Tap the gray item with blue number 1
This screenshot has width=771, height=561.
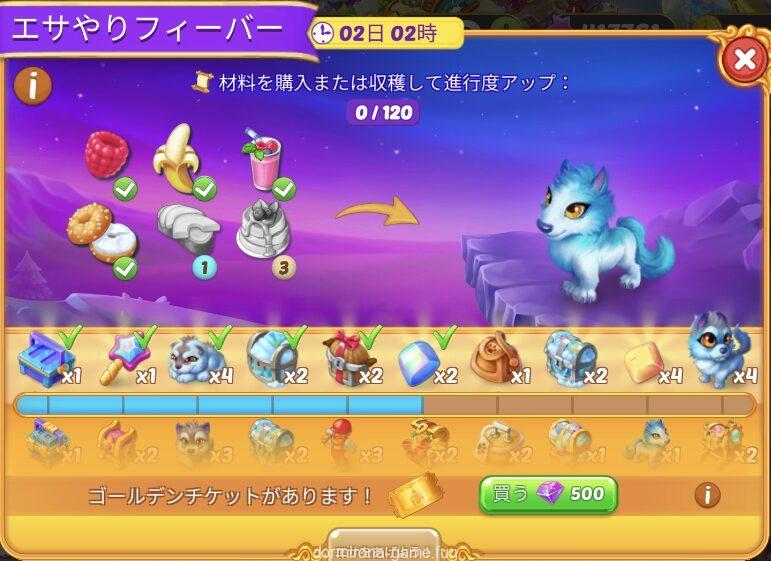[188, 230]
